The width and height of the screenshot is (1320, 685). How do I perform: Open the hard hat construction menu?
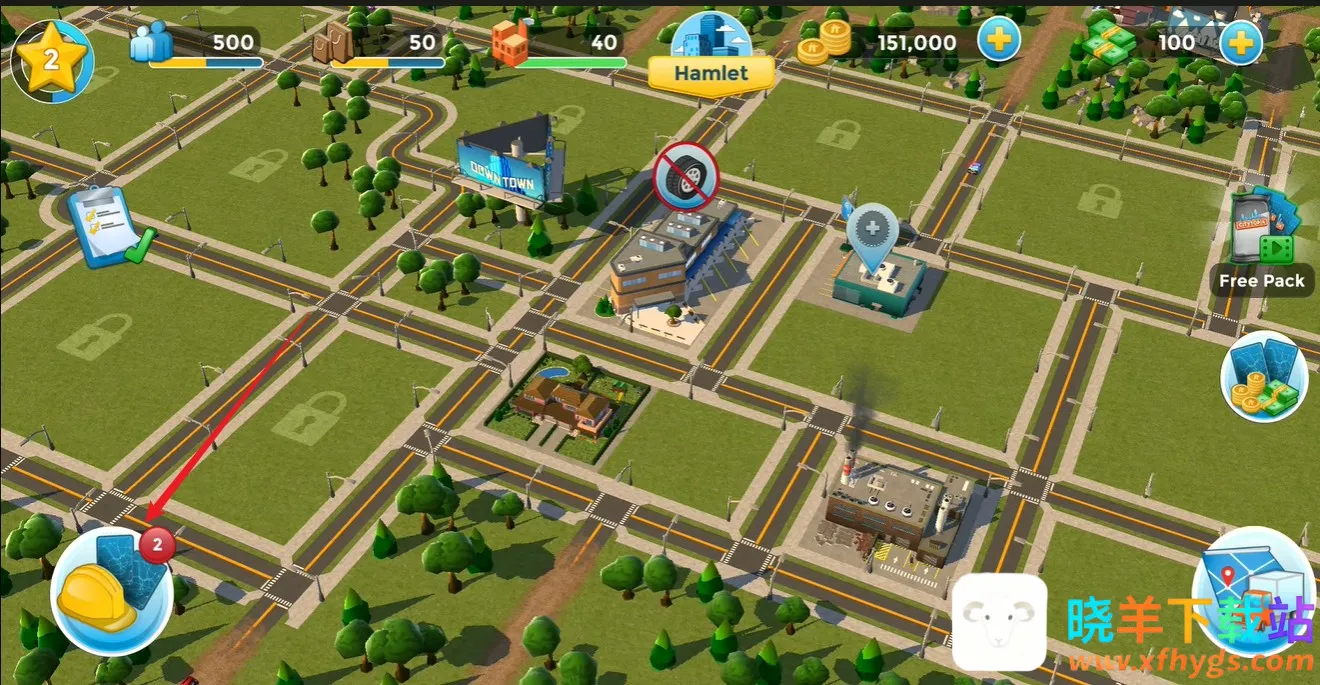(111, 592)
